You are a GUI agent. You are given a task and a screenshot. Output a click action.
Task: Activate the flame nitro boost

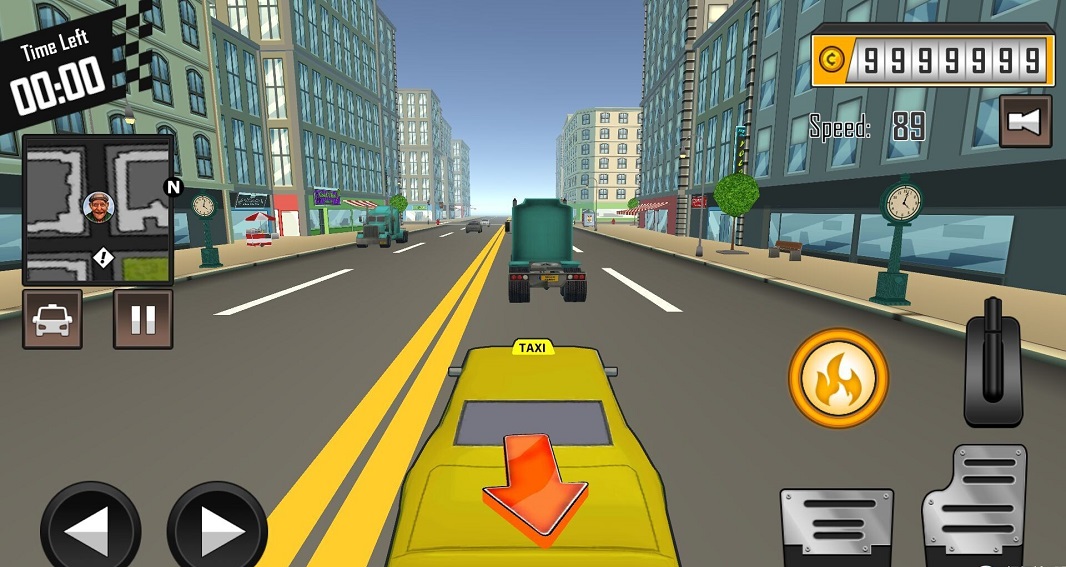pos(838,379)
